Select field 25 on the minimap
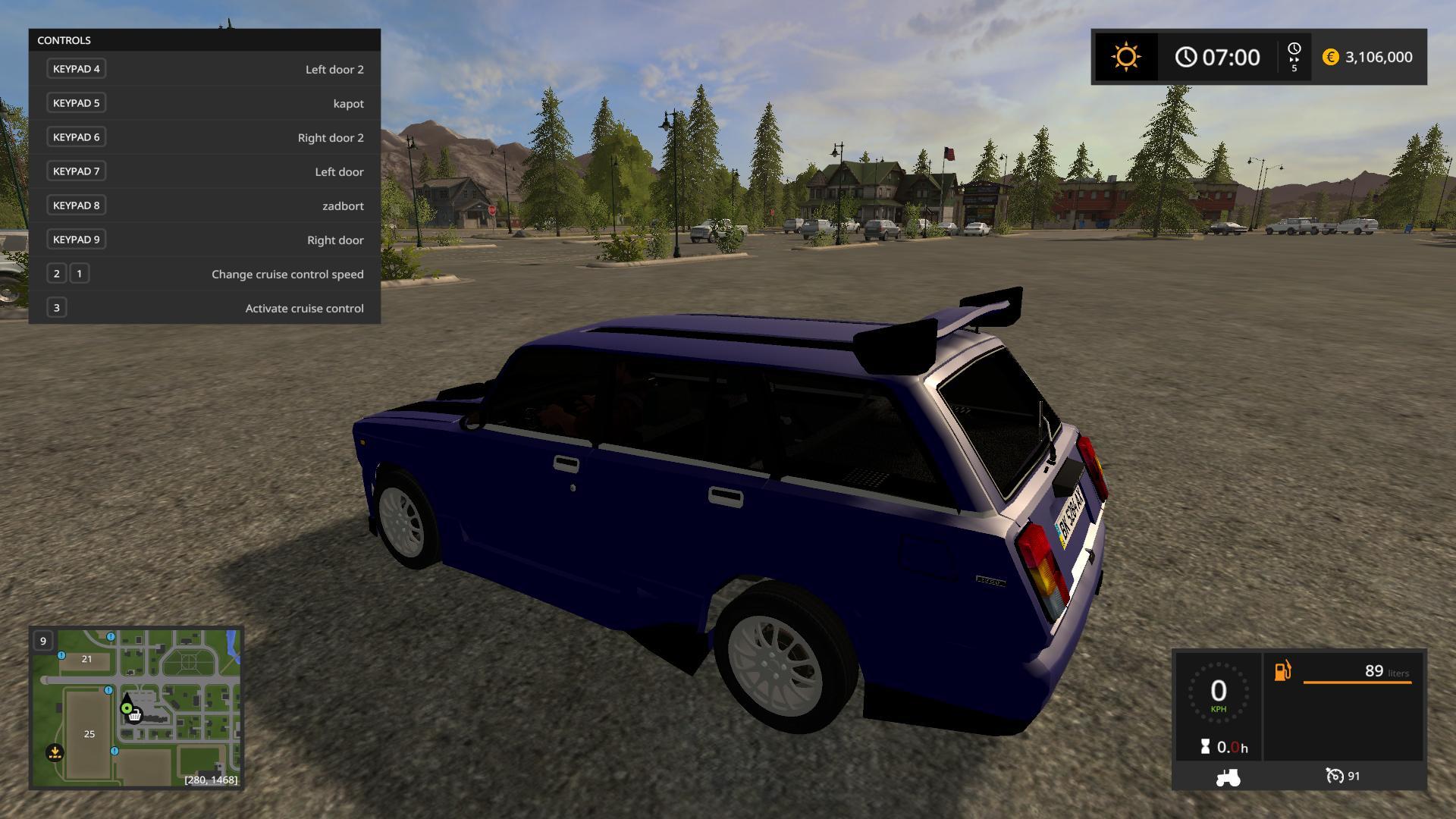 point(89,733)
